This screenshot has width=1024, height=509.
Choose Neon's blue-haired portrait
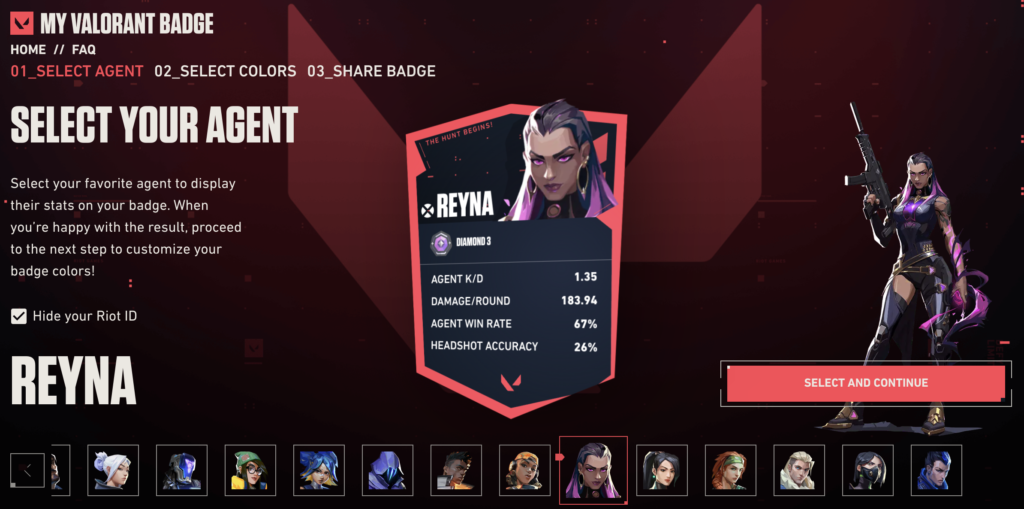point(319,470)
